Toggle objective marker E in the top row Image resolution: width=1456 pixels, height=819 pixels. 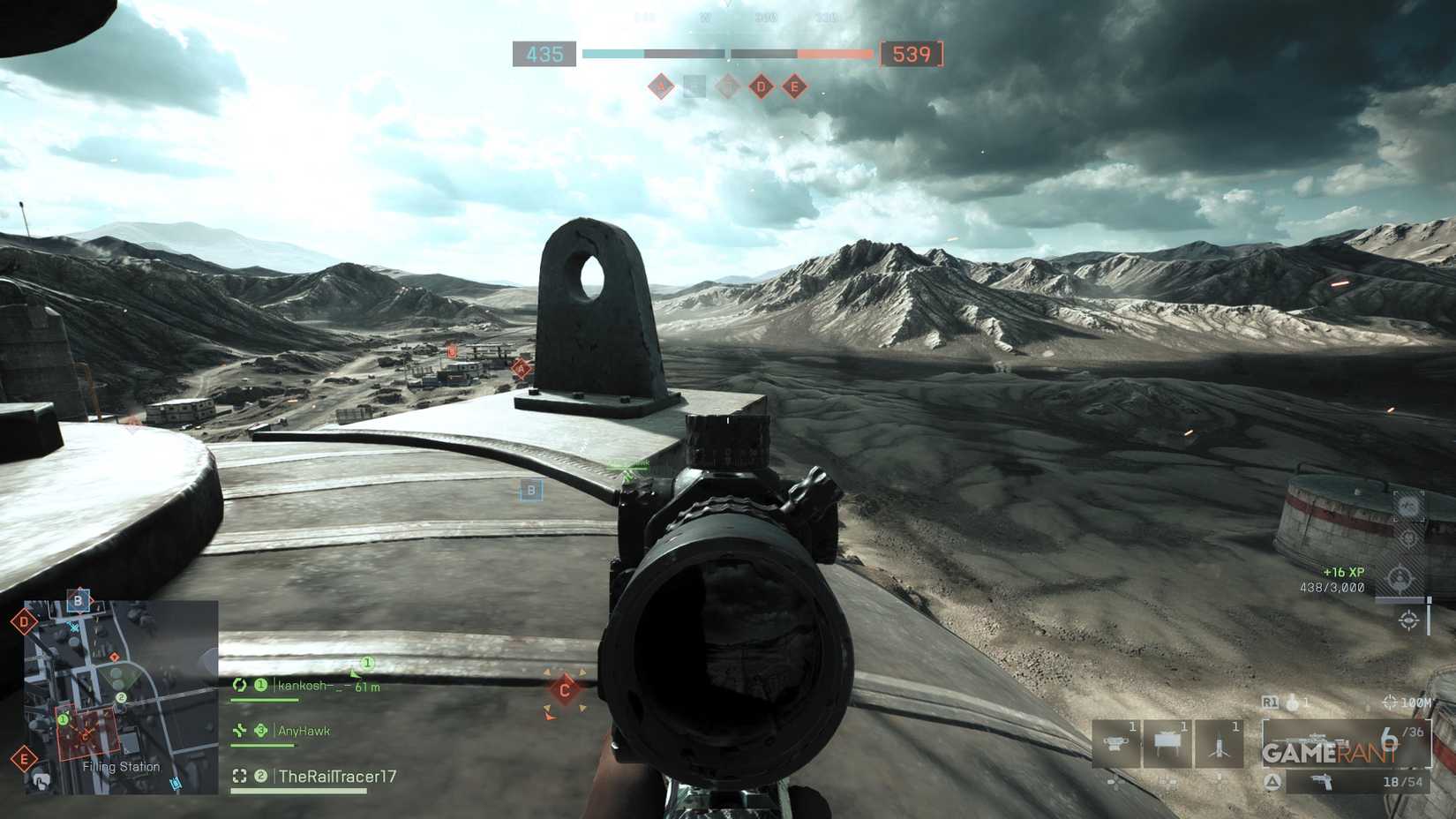coord(792,86)
